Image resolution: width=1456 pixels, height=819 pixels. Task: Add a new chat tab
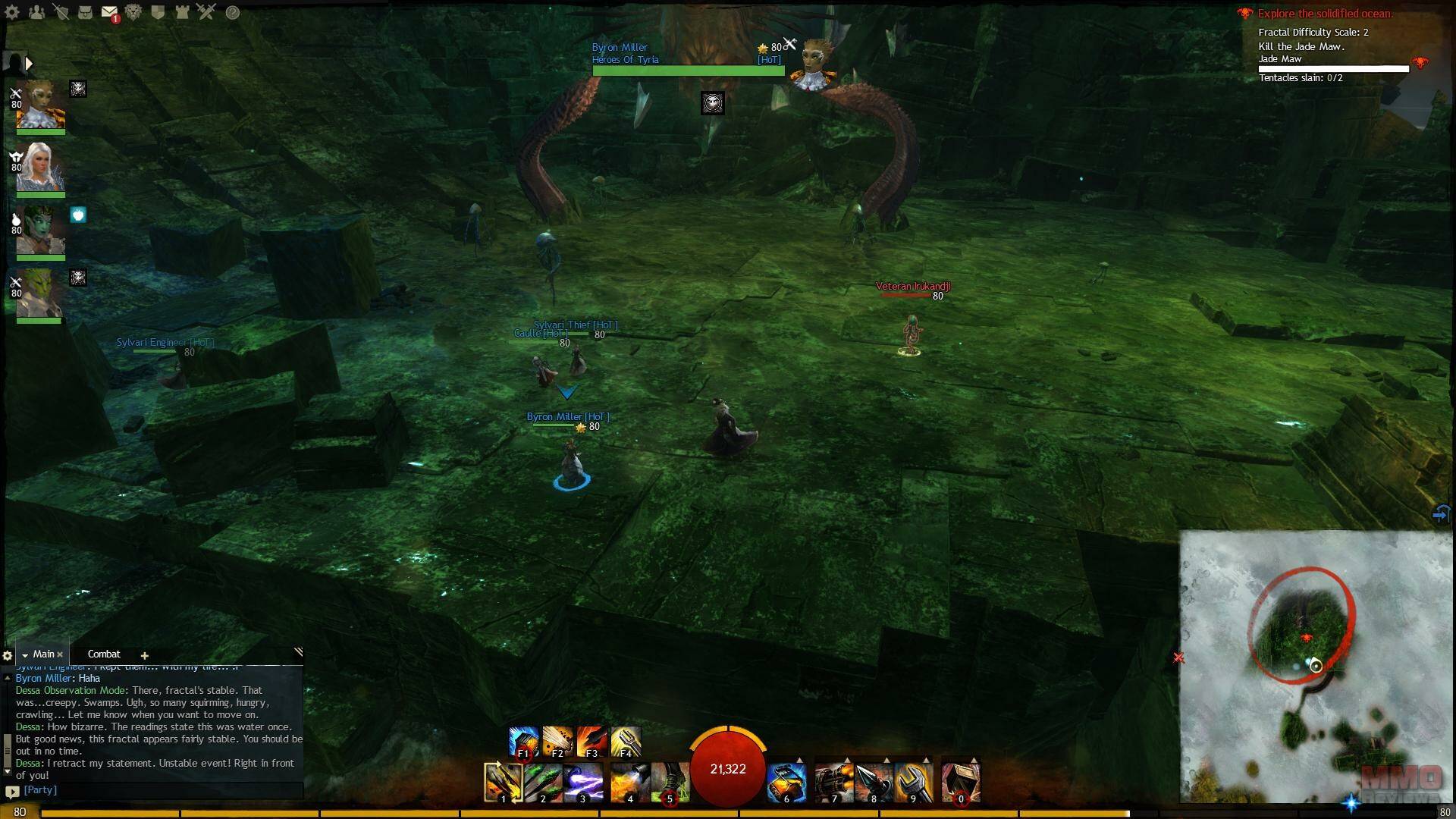pos(144,655)
